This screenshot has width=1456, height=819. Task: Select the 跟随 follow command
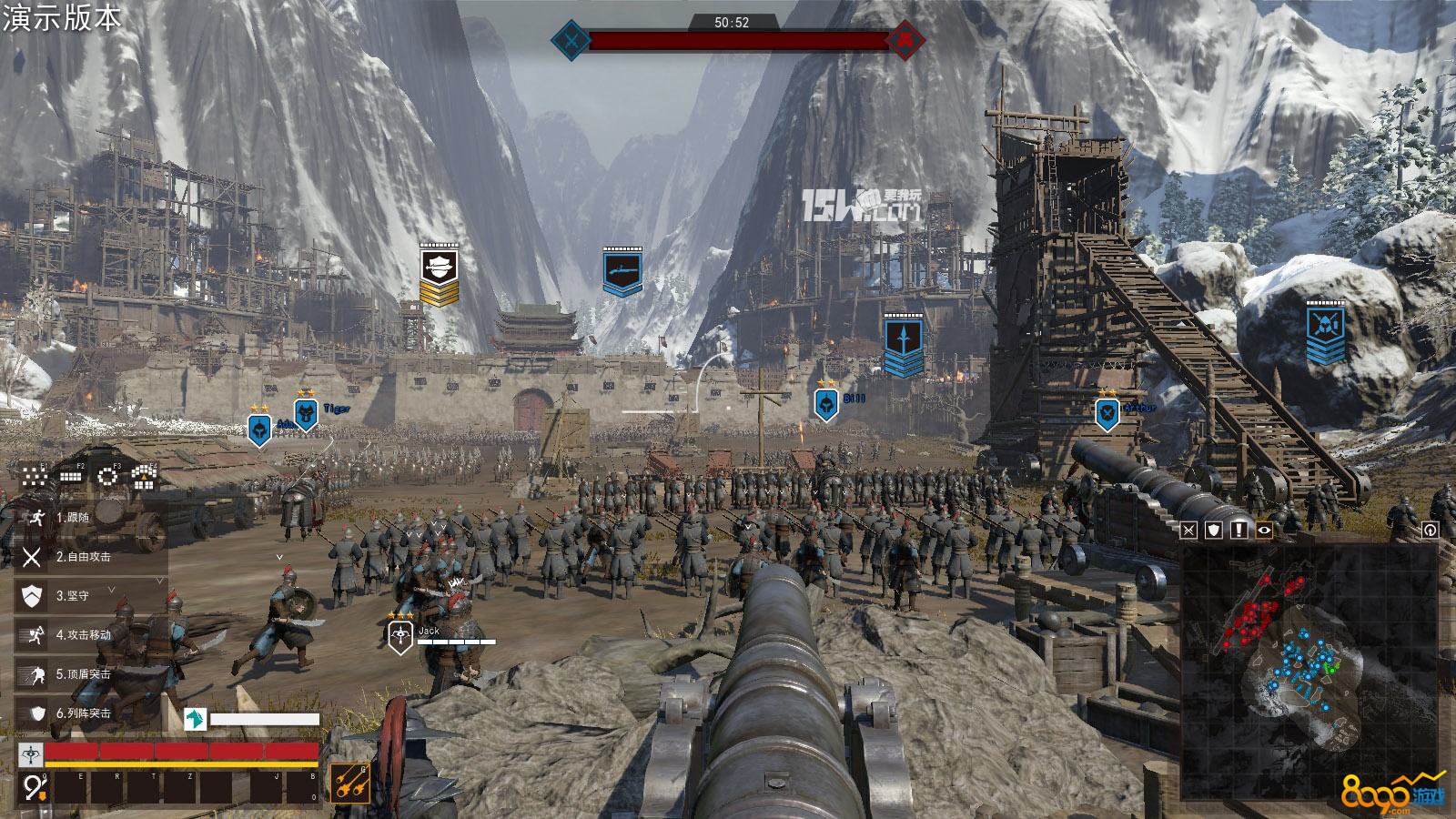click(x=73, y=517)
